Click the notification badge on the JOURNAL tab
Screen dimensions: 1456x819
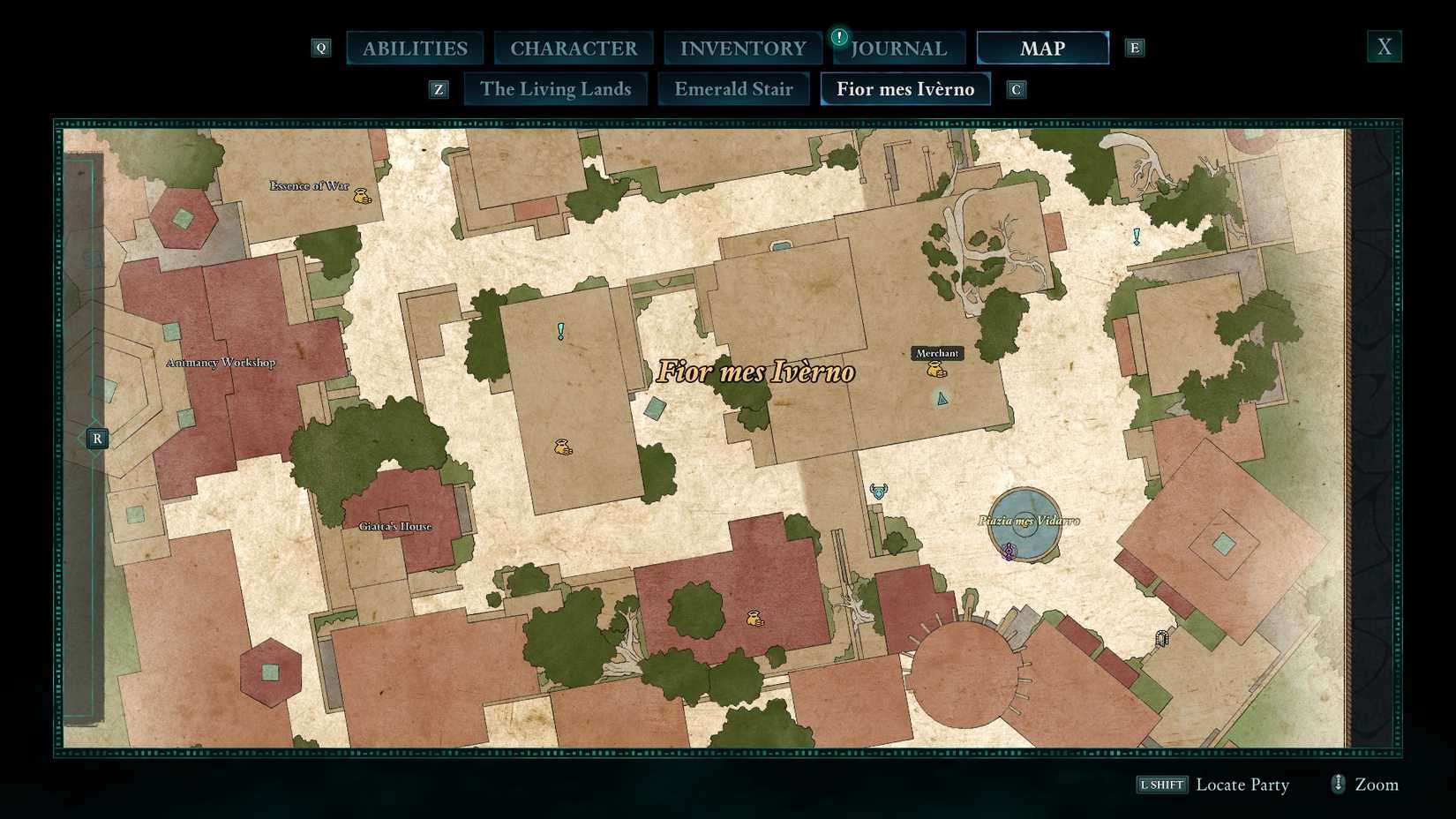[x=838, y=38]
